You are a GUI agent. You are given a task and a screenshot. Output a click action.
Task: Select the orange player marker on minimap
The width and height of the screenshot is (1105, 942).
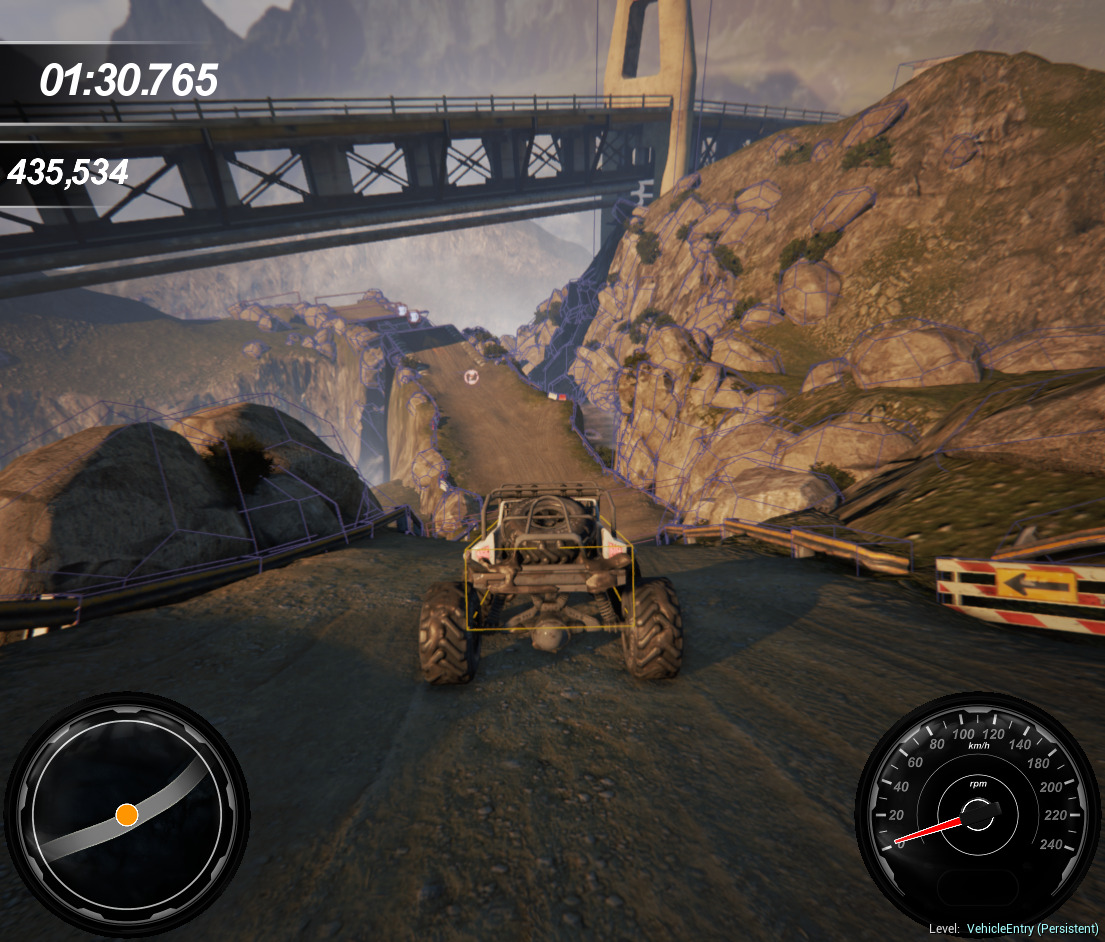tap(126, 815)
